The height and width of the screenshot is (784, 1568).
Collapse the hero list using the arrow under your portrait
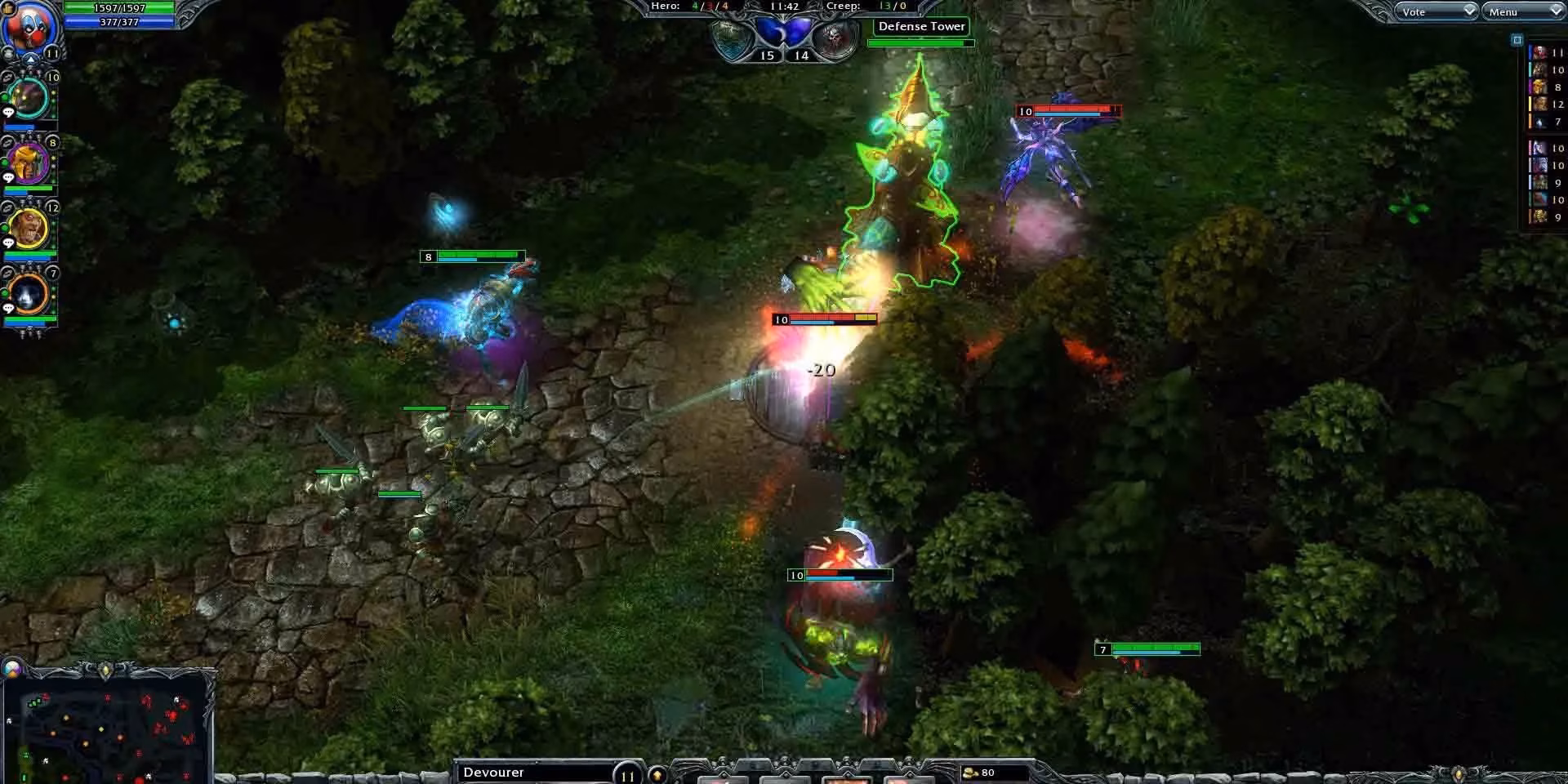30,59
